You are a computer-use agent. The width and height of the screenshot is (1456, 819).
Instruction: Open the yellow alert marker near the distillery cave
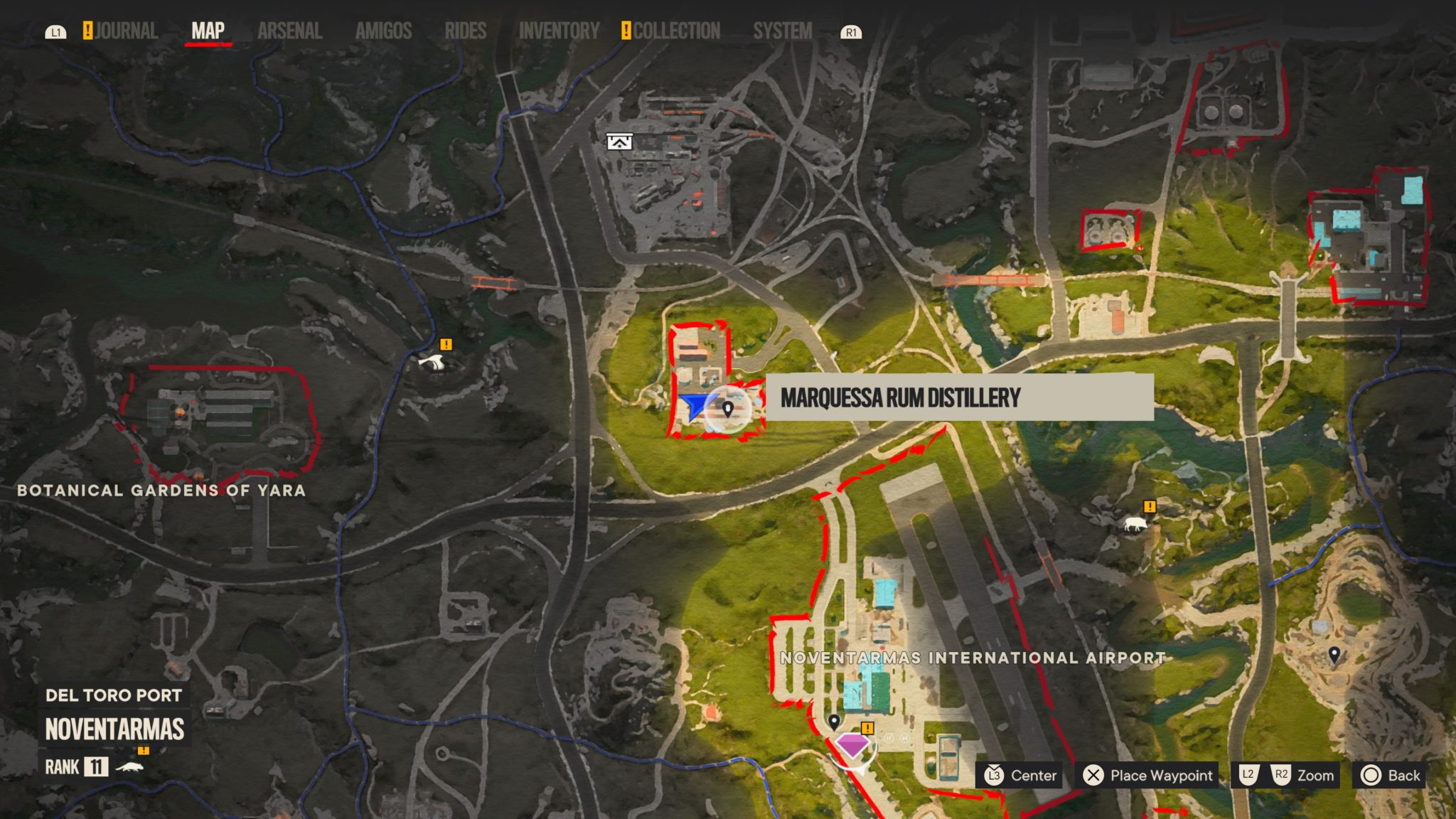(447, 345)
